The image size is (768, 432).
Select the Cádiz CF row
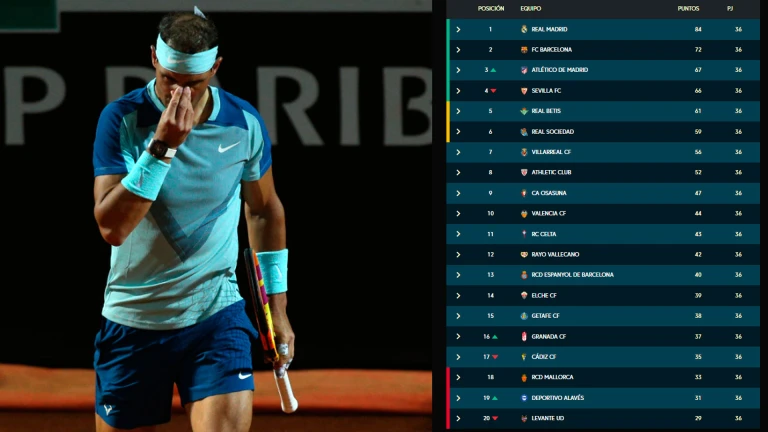458,357
